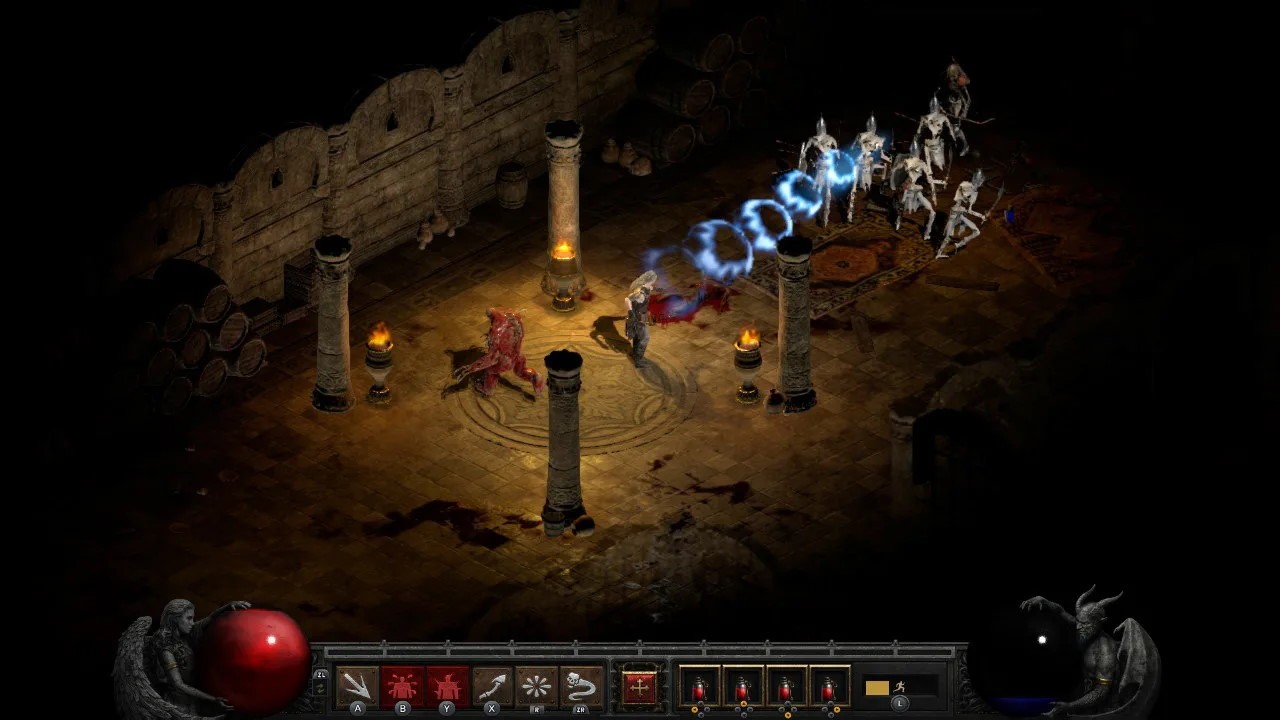
Task: Click the third healing potion slot
Action: point(784,688)
